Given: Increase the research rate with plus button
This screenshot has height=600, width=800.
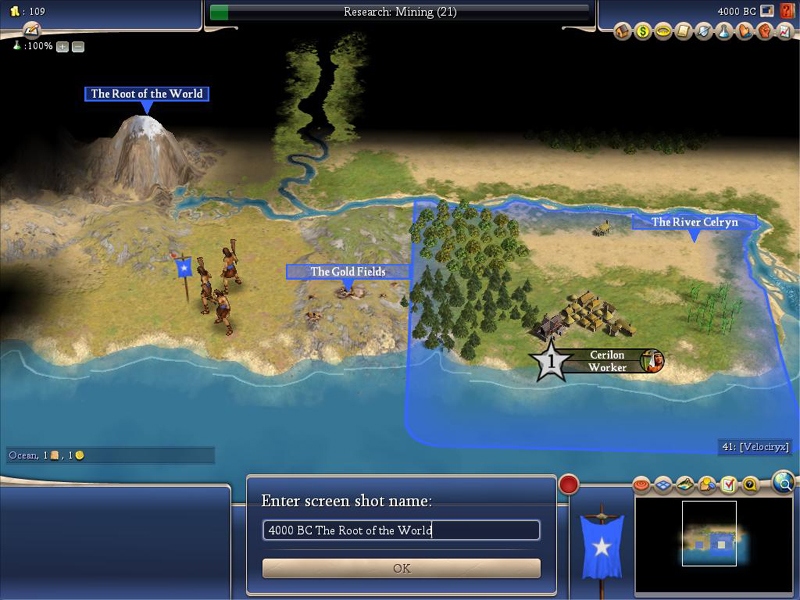Looking at the screenshot, I should [x=62, y=46].
